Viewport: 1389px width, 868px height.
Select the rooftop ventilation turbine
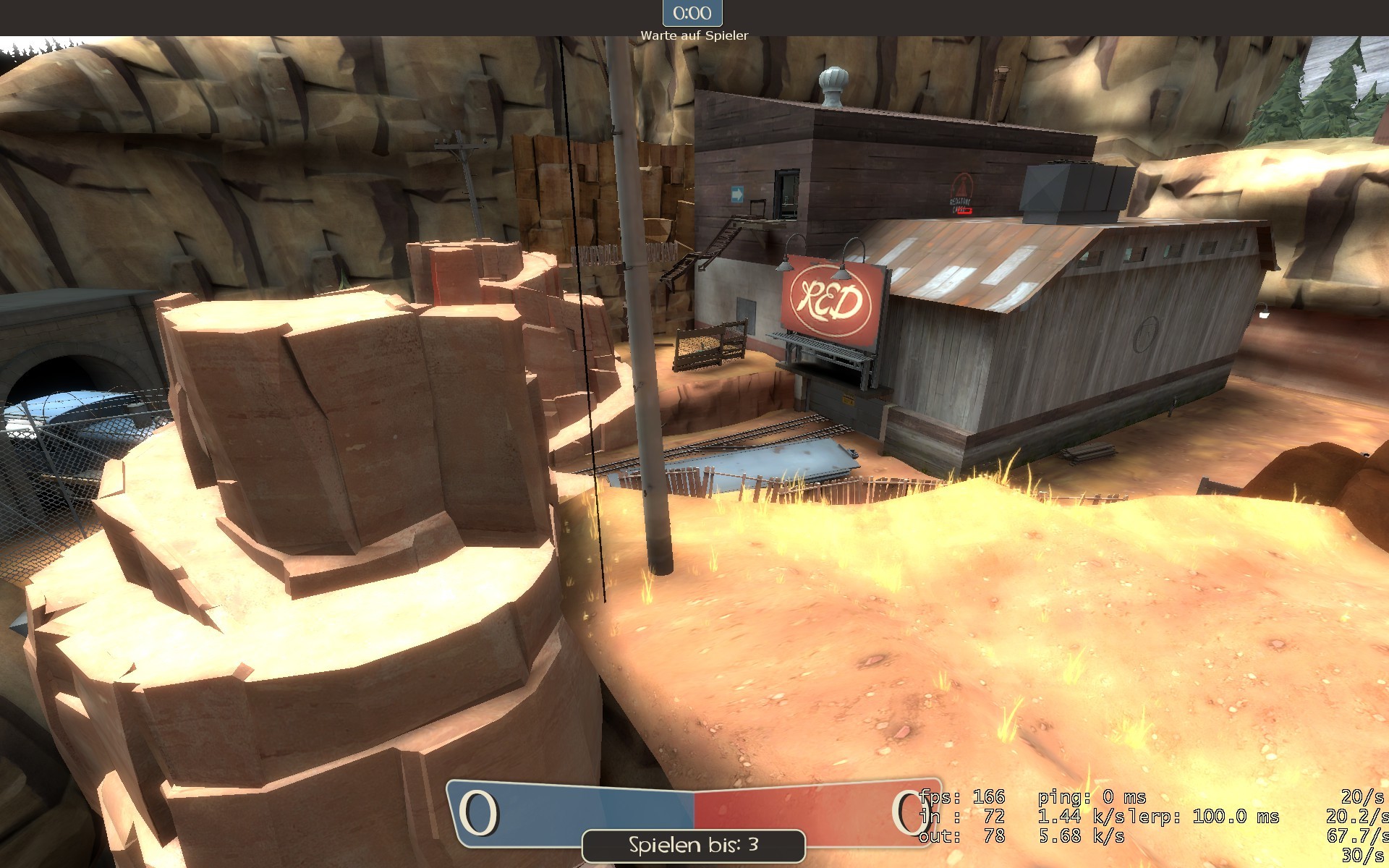pos(833,78)
